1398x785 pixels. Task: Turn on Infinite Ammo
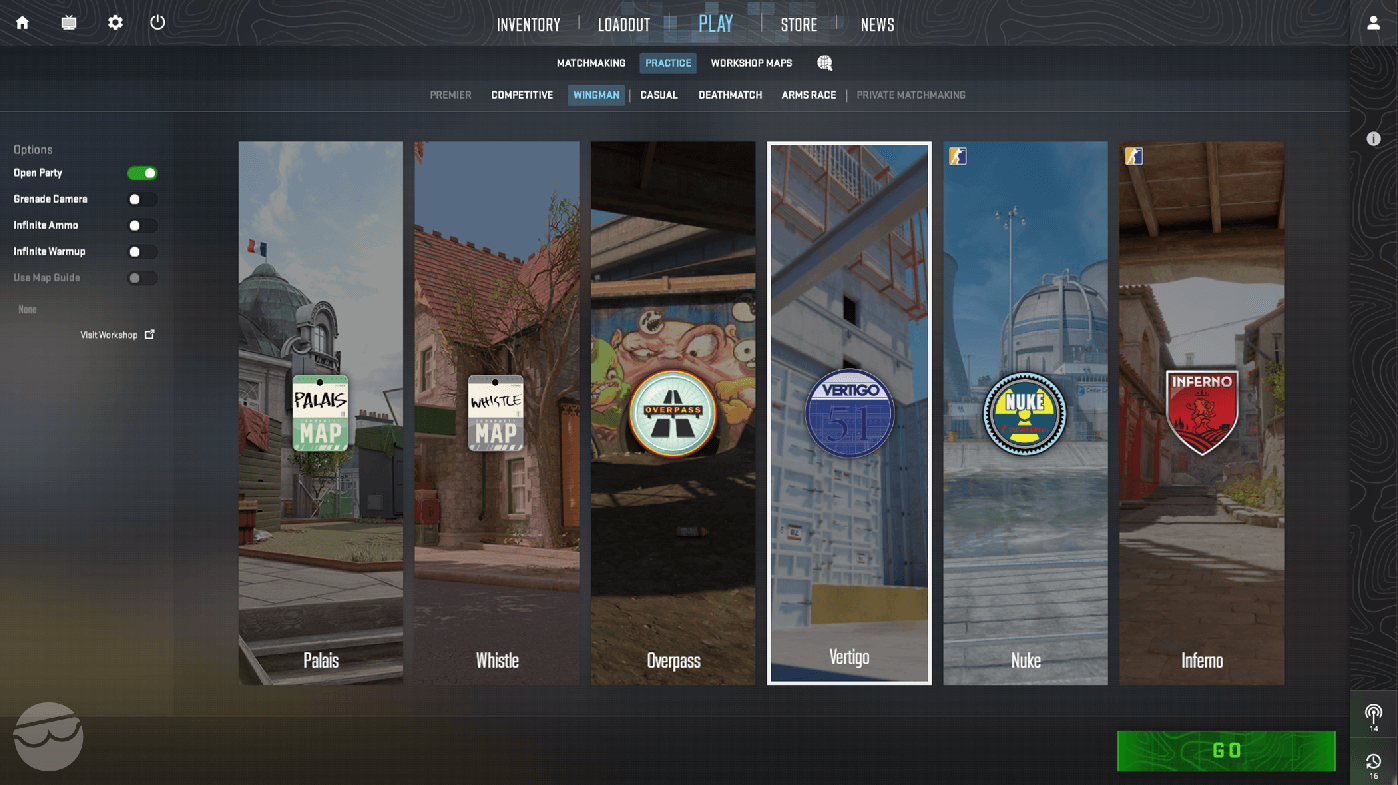pyautogui.click(x=143, y=225)
